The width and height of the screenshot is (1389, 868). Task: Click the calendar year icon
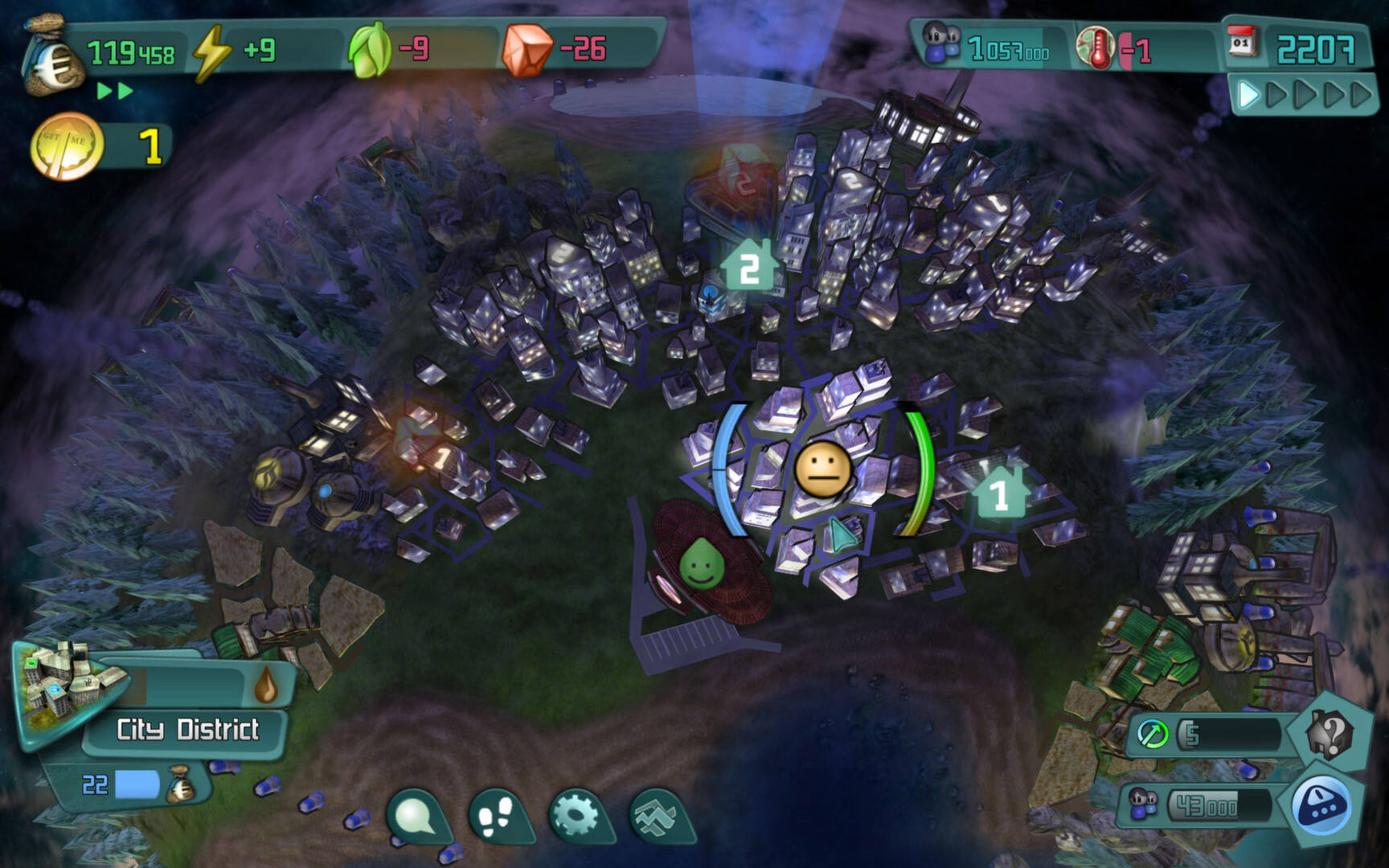point(1242,42)
